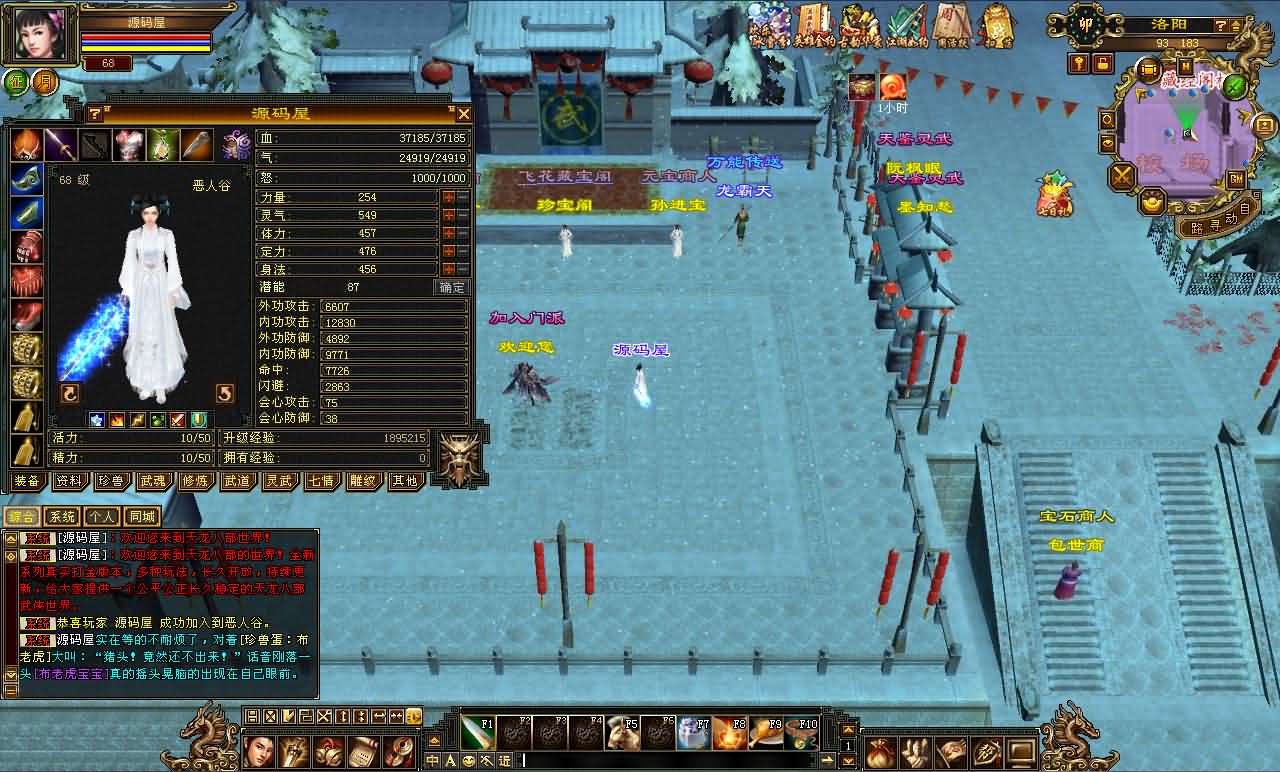Click the rotate arrow button under the character model
This screenshot has height=772, width=1280.
click(68, 394)
